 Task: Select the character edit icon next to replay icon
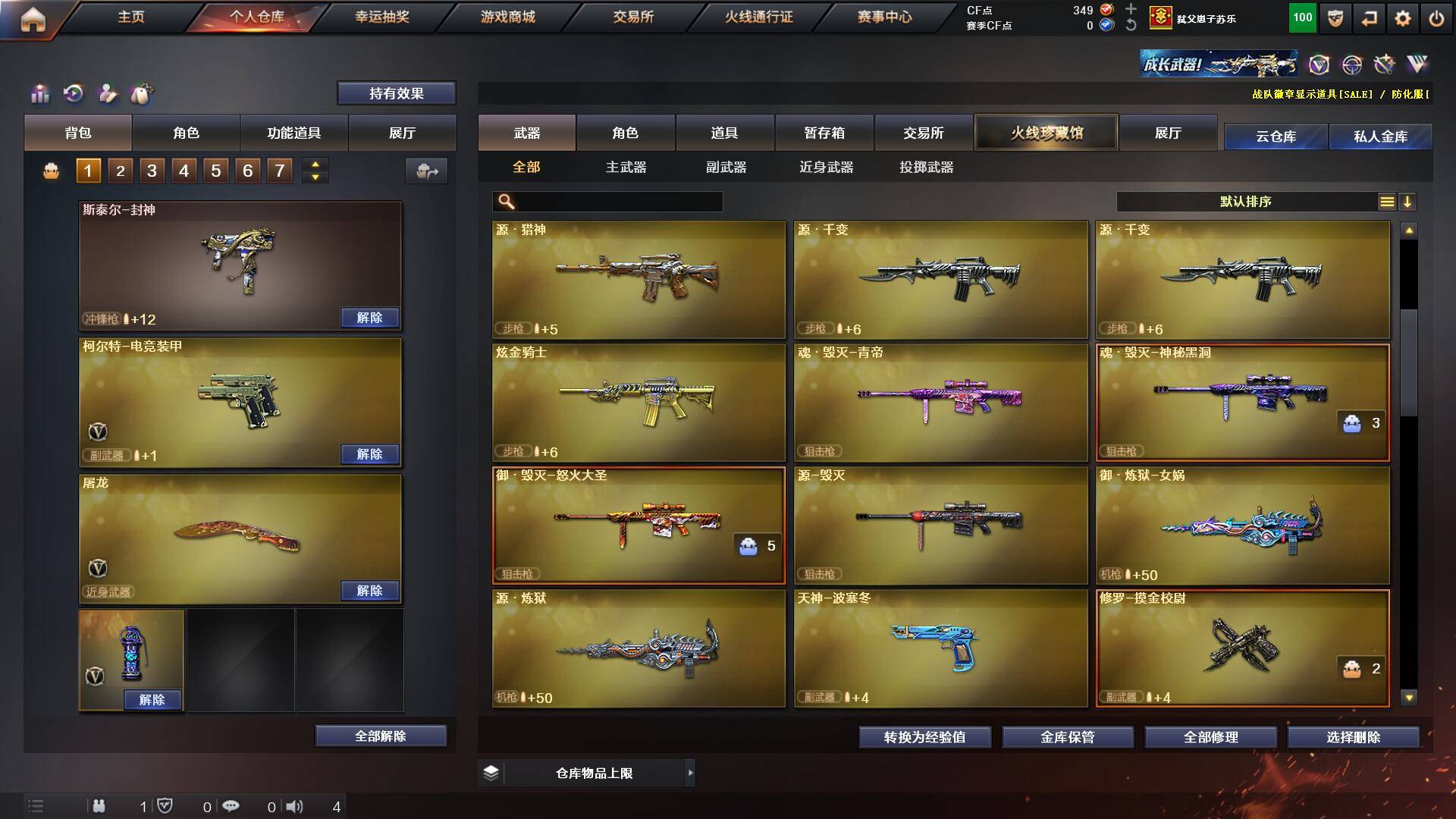coord(108,95)
